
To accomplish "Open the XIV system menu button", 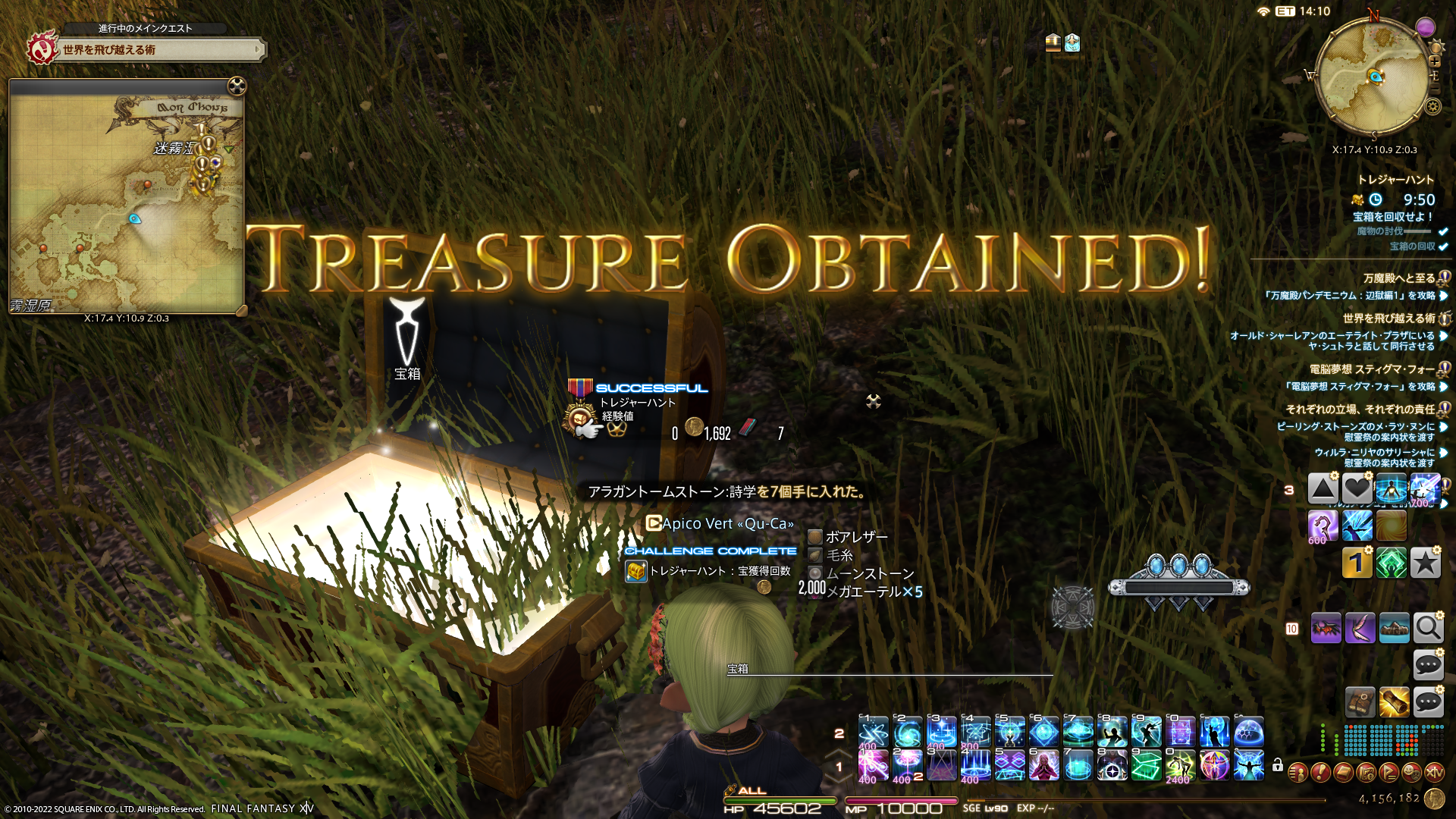I will point(1434,773).
